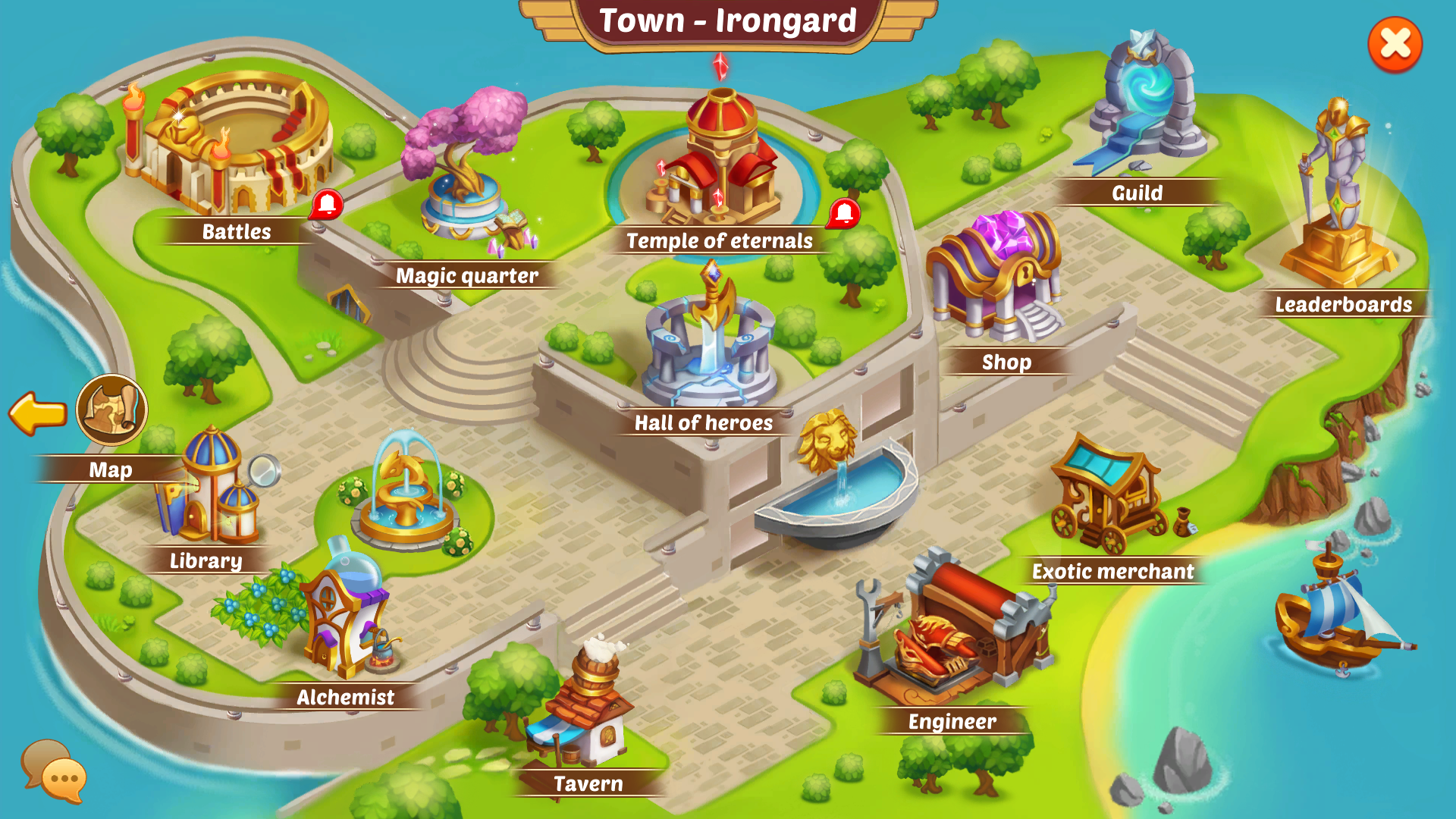Image resolution: width=1456 pixels, height=819 pixels.
Task: Check the Temple of eternals notification bell
Action: coord(843,214)
